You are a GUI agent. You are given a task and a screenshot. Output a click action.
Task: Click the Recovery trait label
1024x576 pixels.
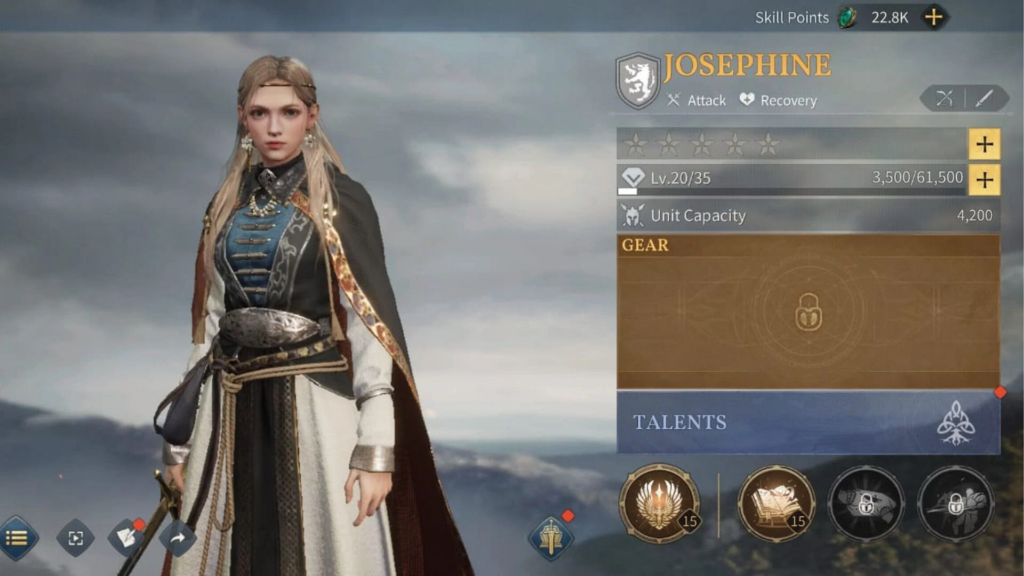click(x=778, y=100)
